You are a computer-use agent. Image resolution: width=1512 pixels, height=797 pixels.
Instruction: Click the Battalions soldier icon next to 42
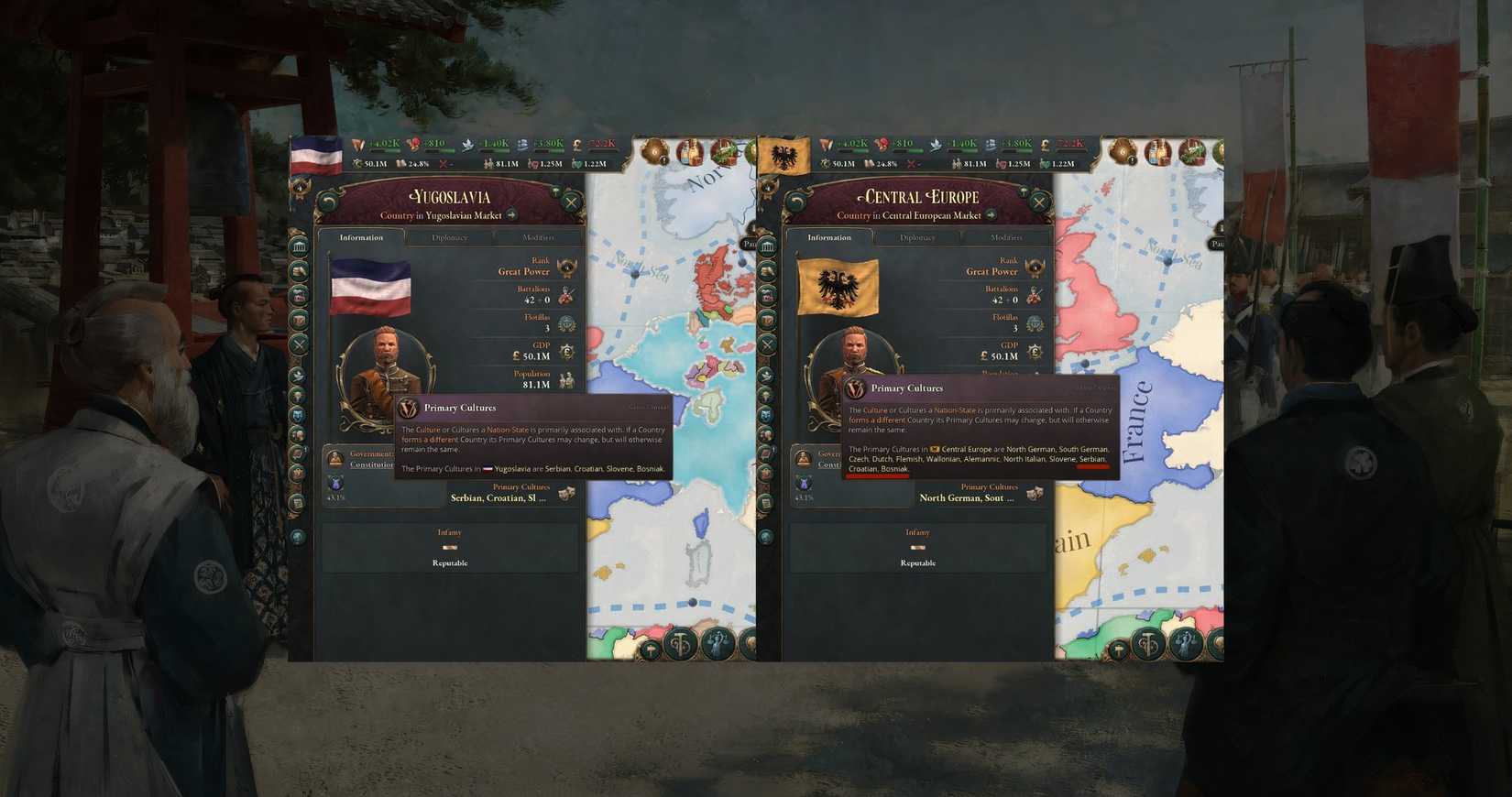(565, 297)
